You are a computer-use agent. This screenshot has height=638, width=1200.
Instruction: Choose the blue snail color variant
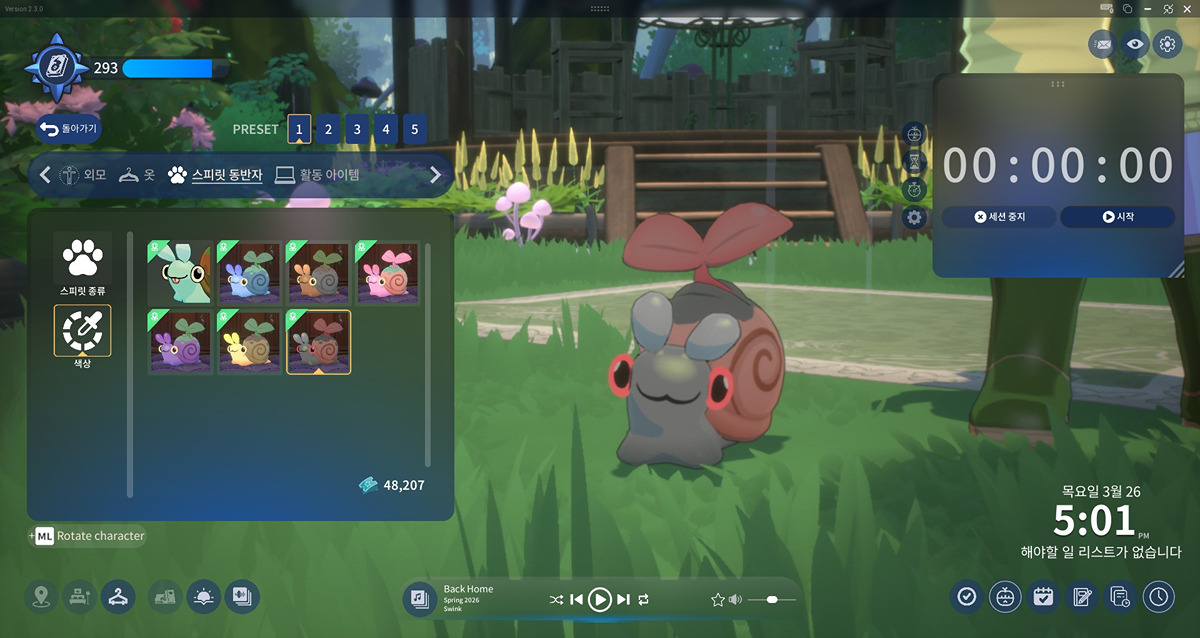coord(250,272)
